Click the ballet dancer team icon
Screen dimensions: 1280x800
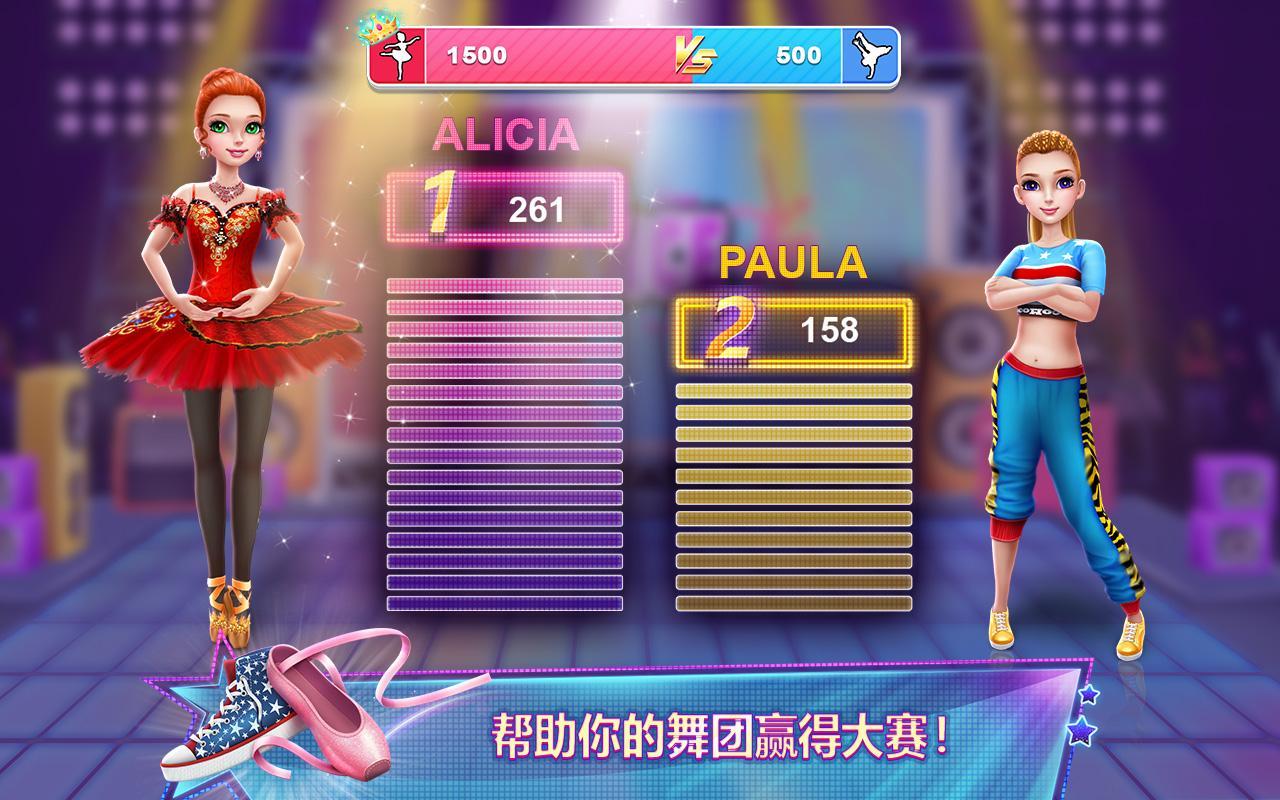tap(397, 56)
